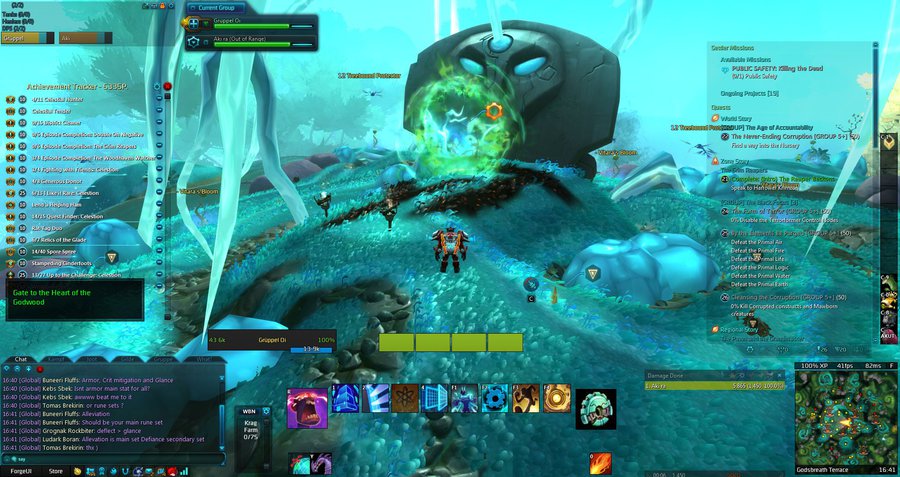Activate the blue gear ability

click(496, 398)
